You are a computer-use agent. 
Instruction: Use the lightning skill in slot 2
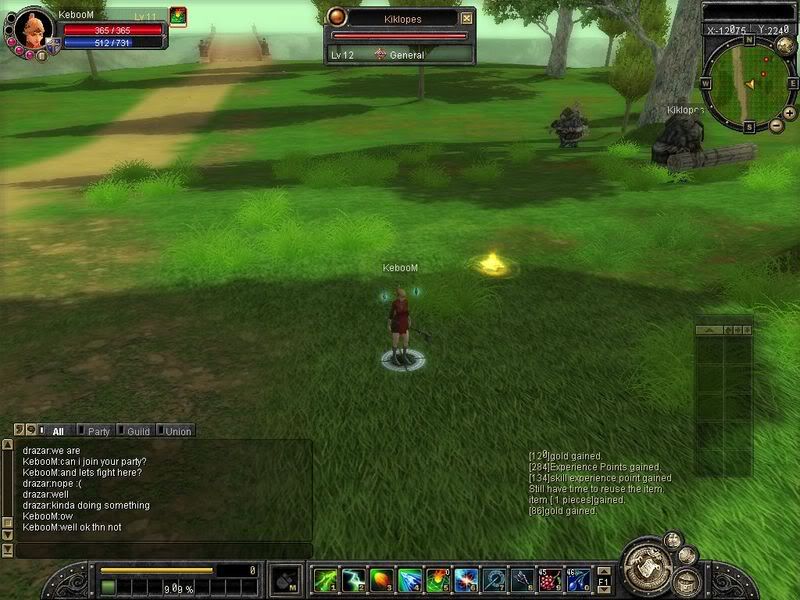[353, 580]
